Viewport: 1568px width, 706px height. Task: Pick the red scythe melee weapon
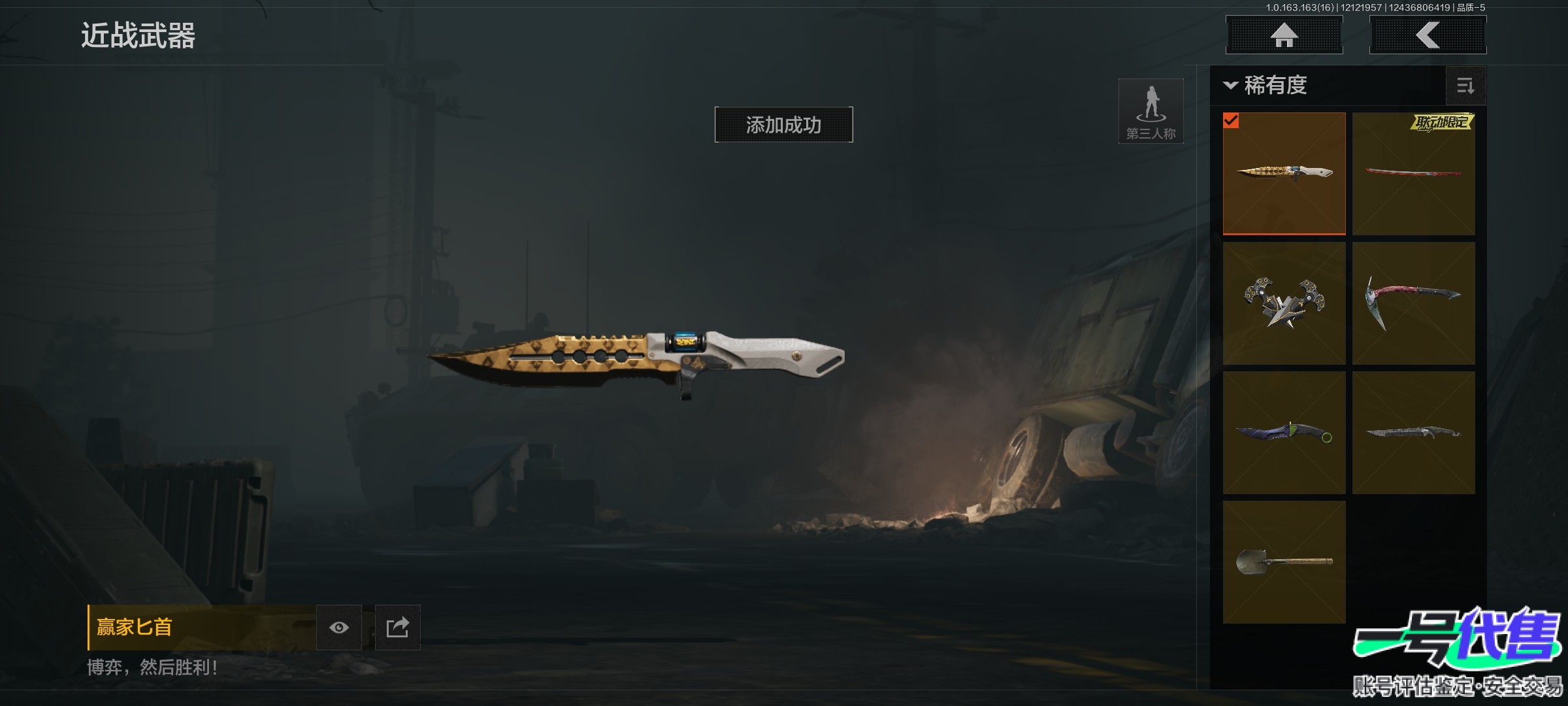click(1413, 303)
